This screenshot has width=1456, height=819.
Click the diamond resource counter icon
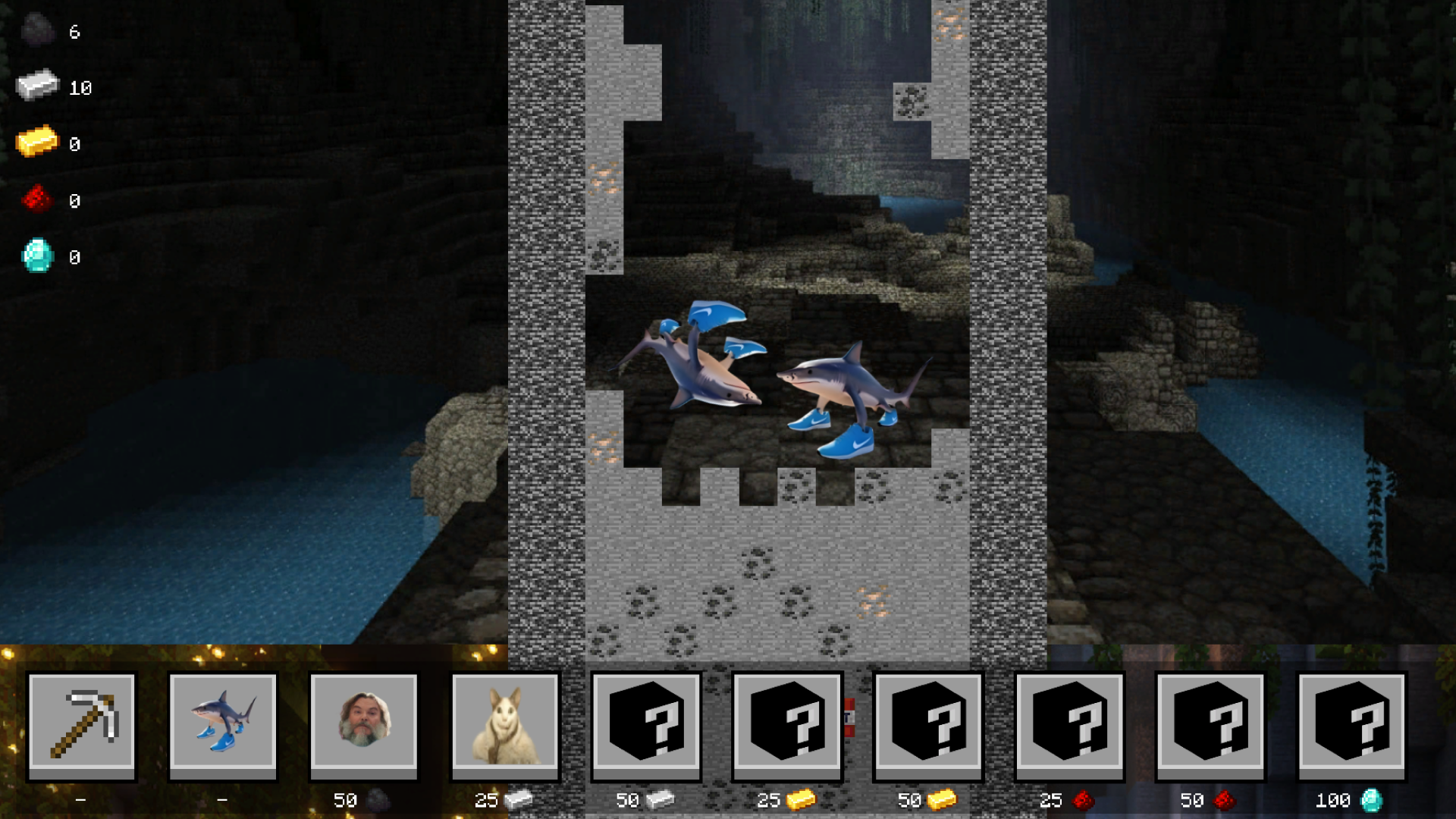point(36,257)
